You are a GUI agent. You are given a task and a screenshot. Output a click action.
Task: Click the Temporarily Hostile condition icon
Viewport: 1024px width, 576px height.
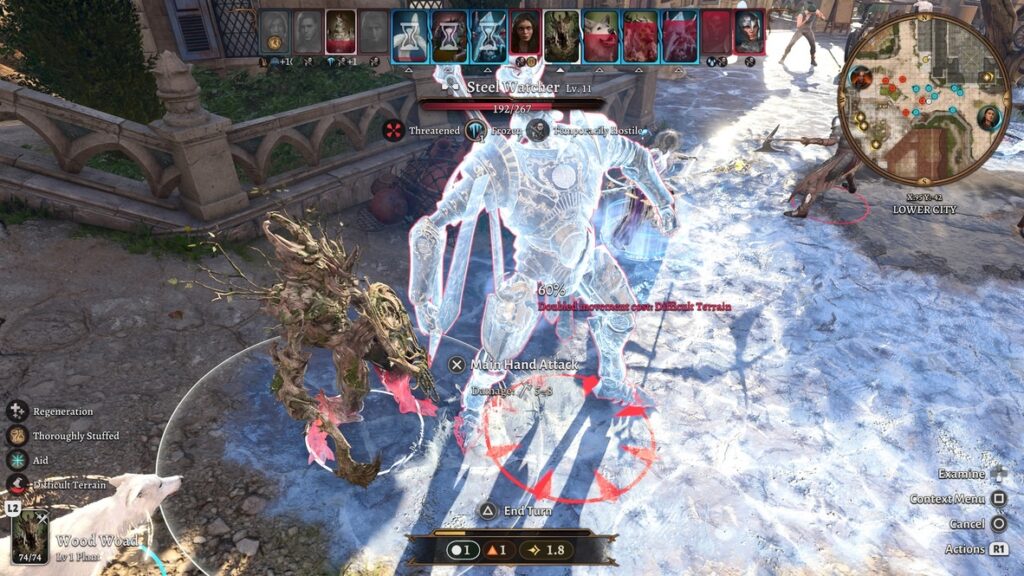click(x=538, y=130)
